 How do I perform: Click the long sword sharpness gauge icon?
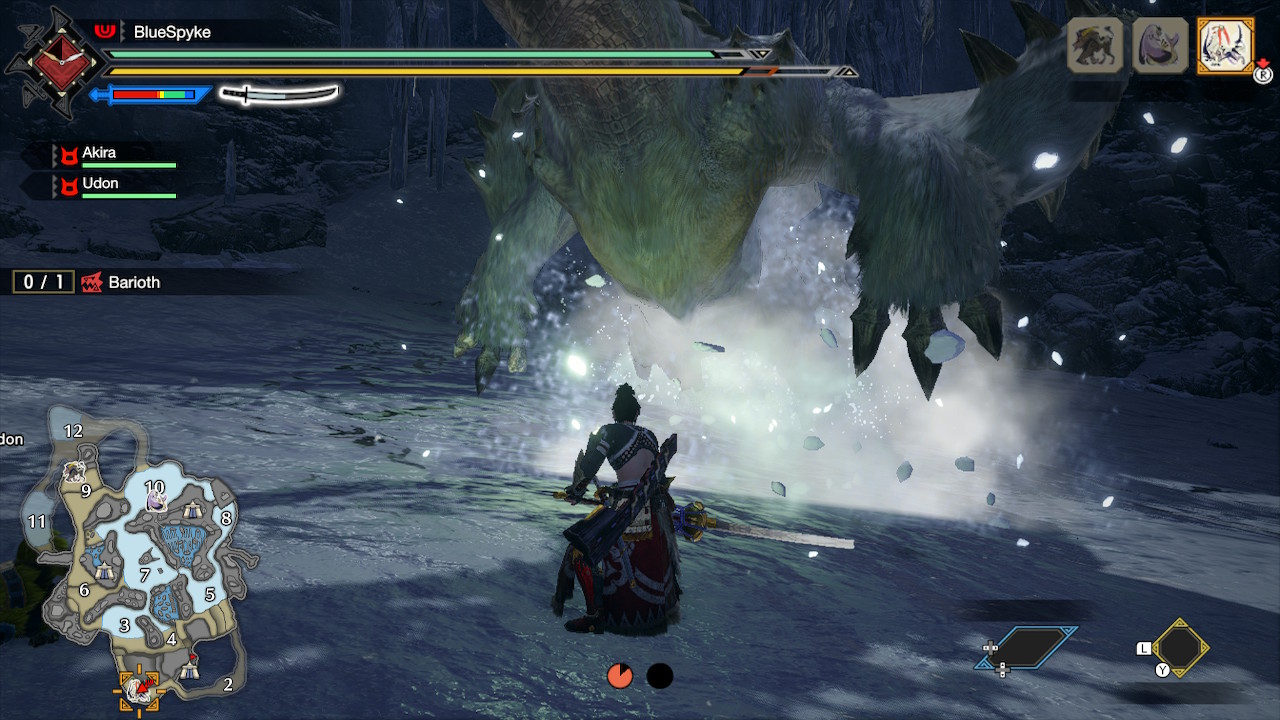278,95
